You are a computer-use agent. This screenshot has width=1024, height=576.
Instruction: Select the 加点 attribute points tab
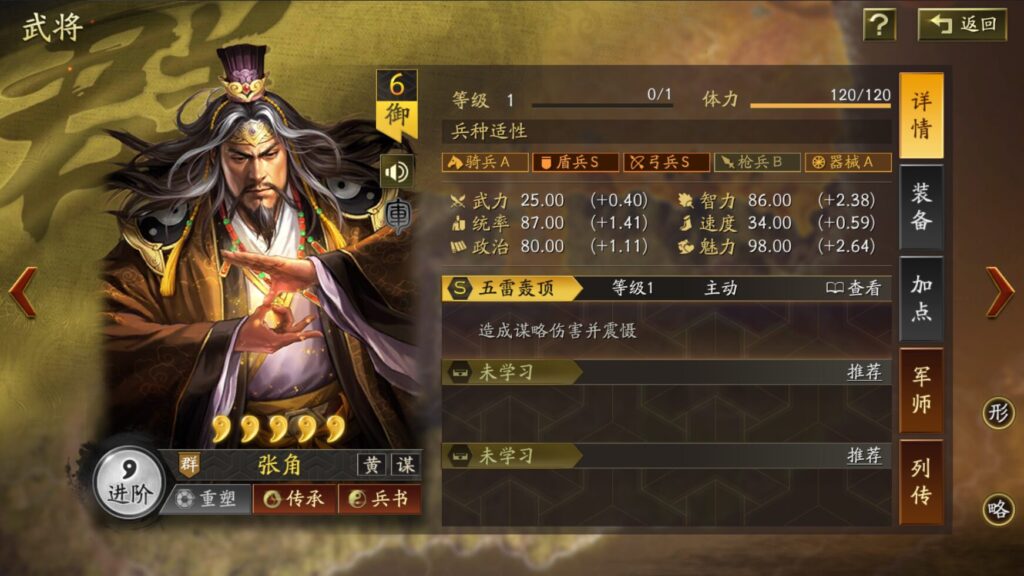[x=920, y=298]
